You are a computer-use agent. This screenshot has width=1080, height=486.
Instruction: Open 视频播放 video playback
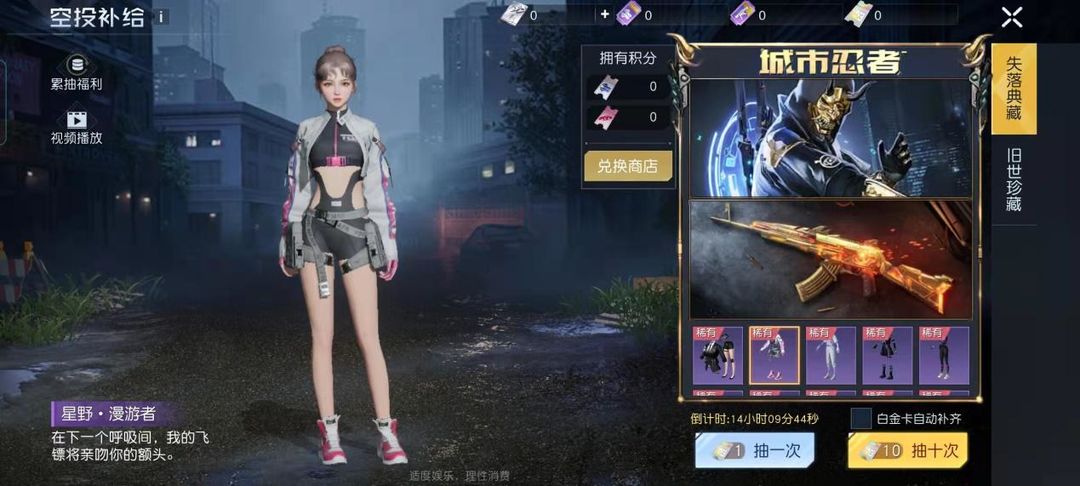(x=76, y=127)
